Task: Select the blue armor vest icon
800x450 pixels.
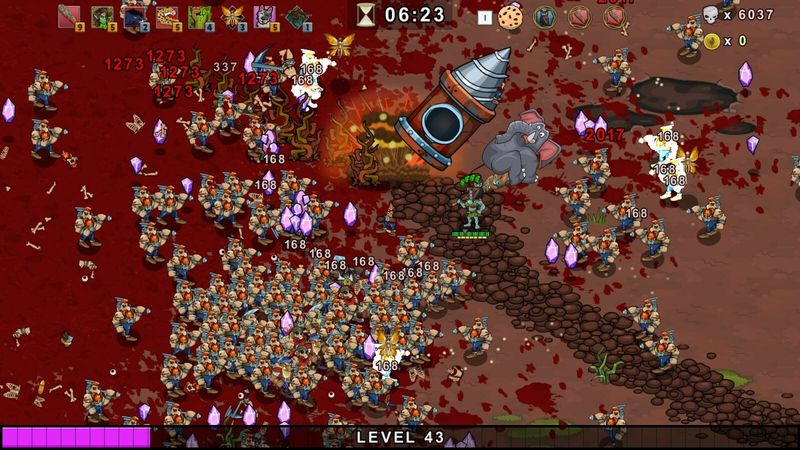Action: 544,16
